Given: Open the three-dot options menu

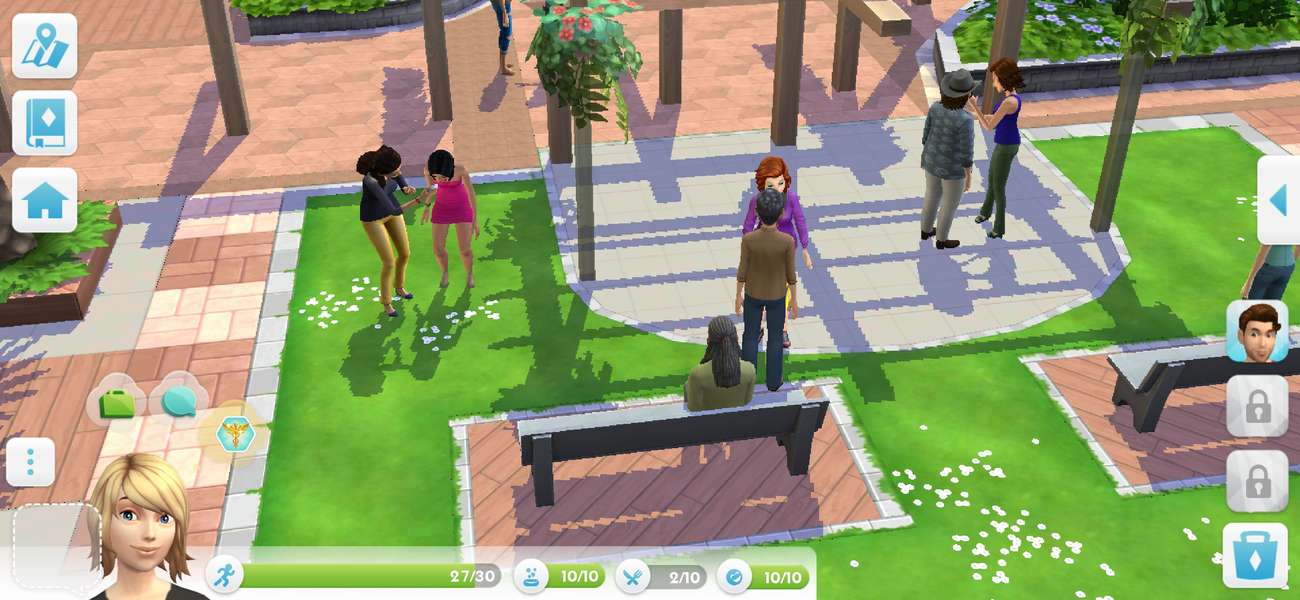Looking at the screenshot, I should pos(30,462).
